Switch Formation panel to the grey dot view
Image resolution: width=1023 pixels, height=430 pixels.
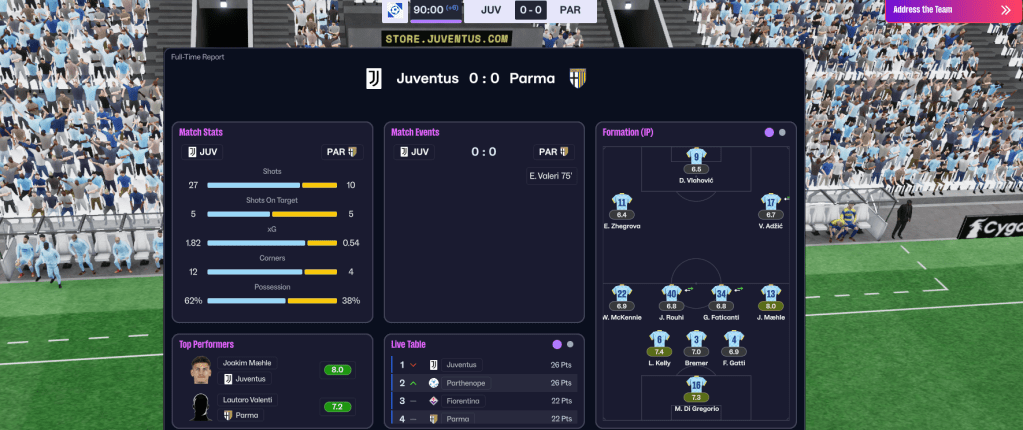tap(782, 132)
